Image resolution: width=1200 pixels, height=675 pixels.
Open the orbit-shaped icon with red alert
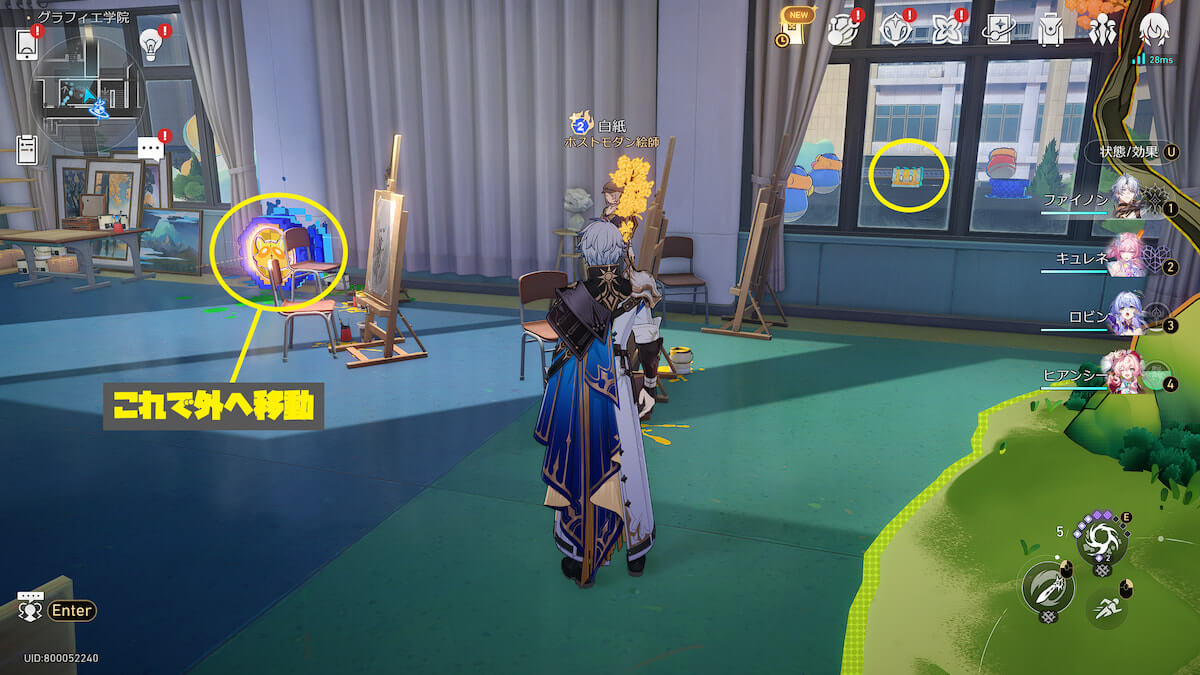click(842, 30)
